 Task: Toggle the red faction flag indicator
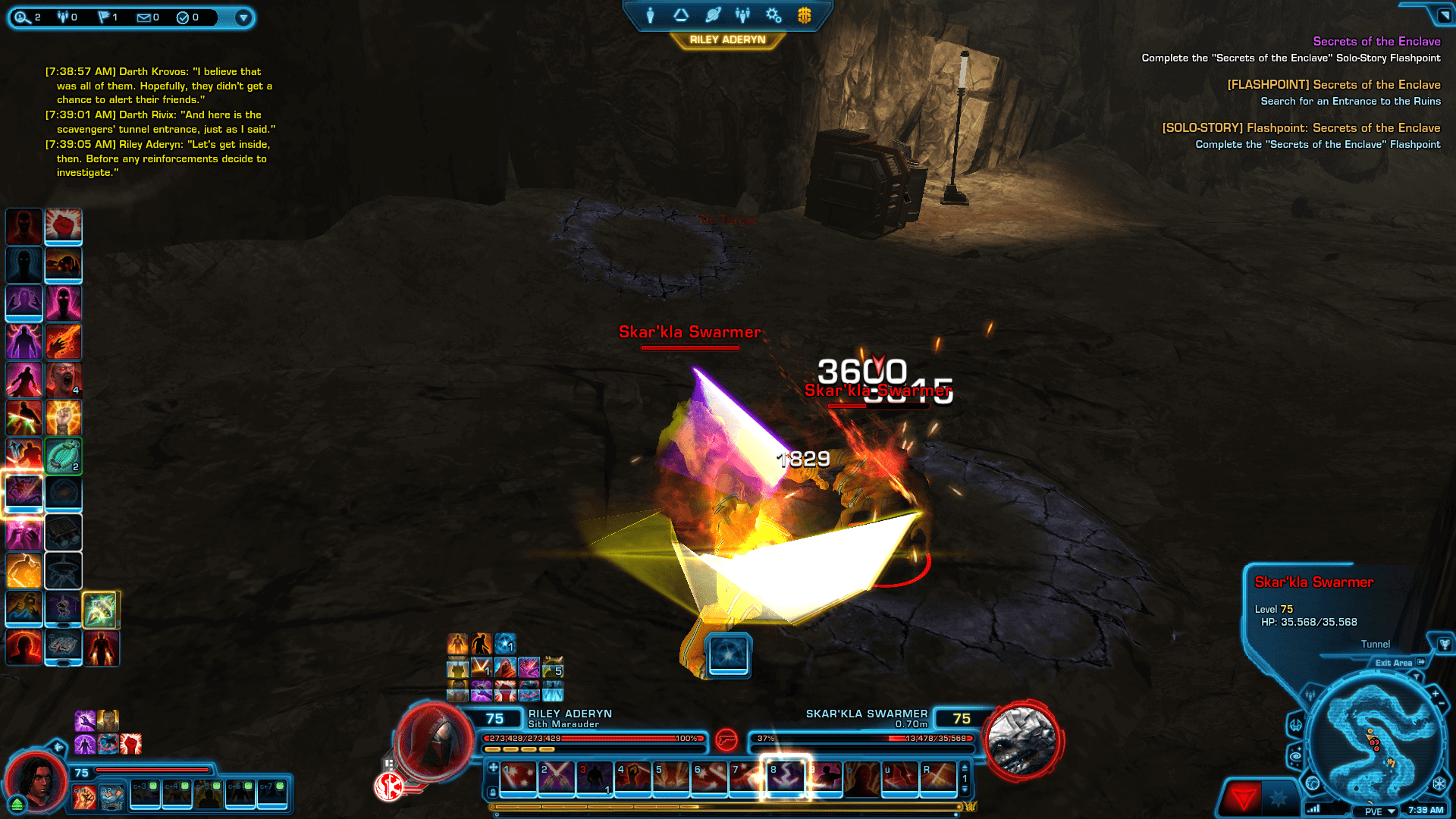pos(1244,798)
